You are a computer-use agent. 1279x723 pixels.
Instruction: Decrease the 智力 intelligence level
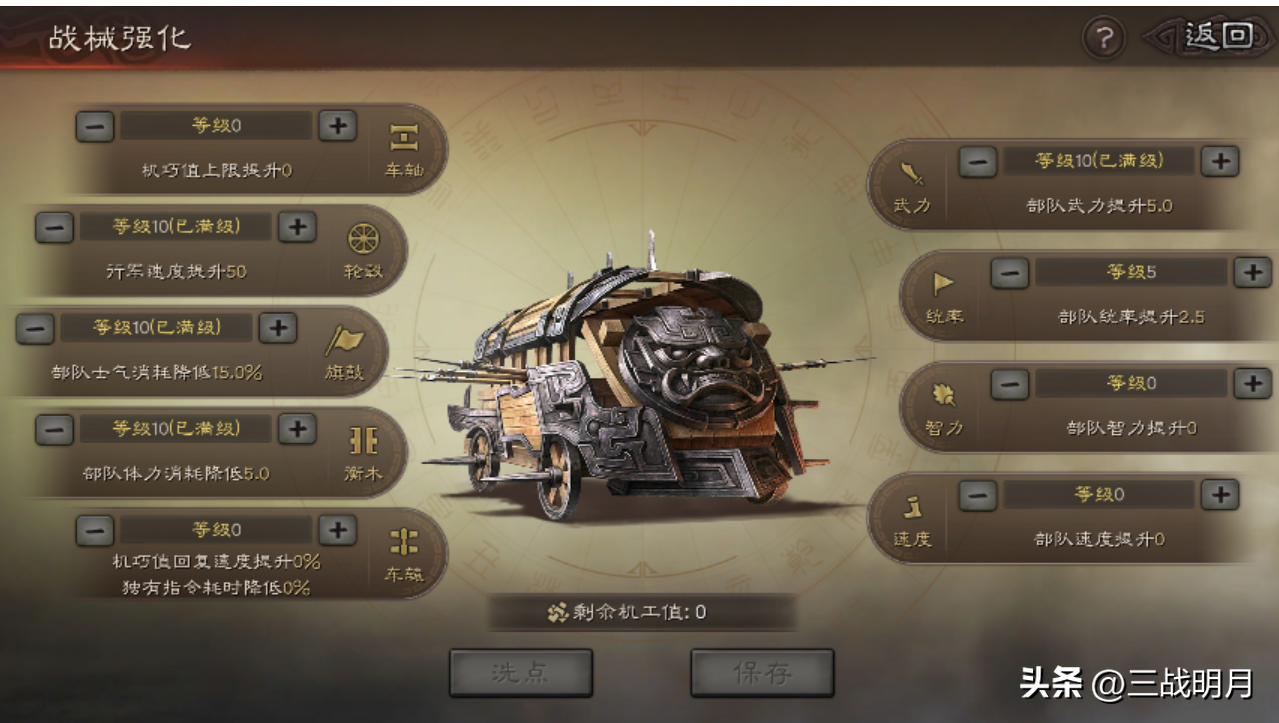point(1010,383)
